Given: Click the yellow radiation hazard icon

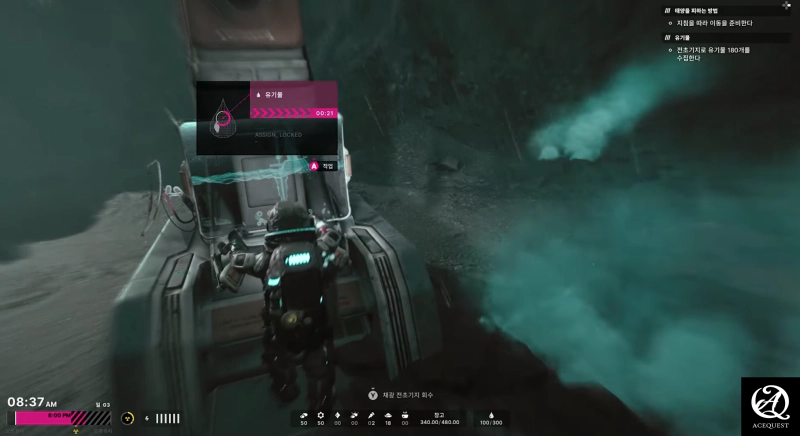Looking at the screenshot, I should coord(128,418).
